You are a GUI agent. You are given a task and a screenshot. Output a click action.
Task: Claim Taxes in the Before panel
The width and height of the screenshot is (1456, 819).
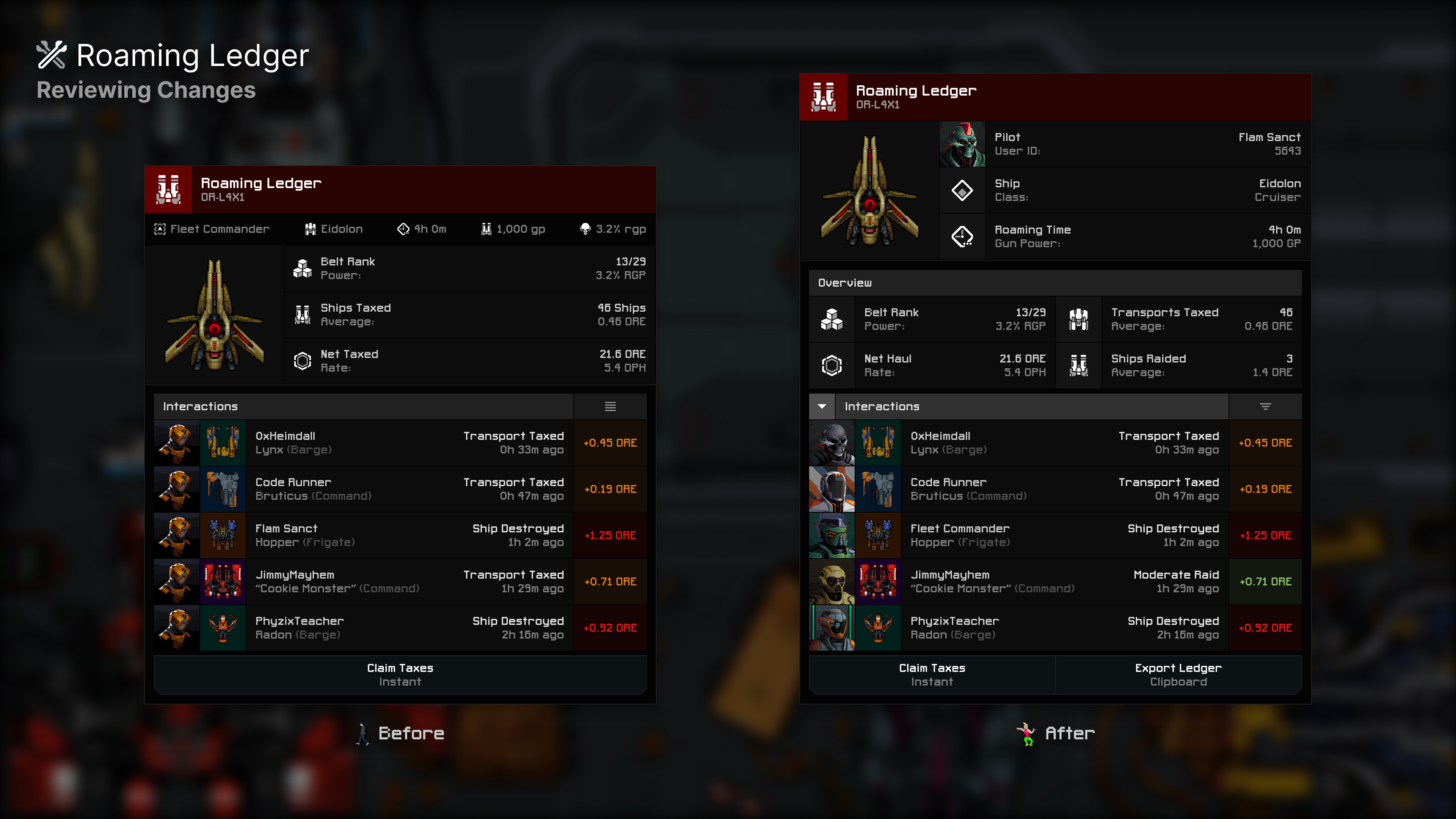click(x=400, y=674)
